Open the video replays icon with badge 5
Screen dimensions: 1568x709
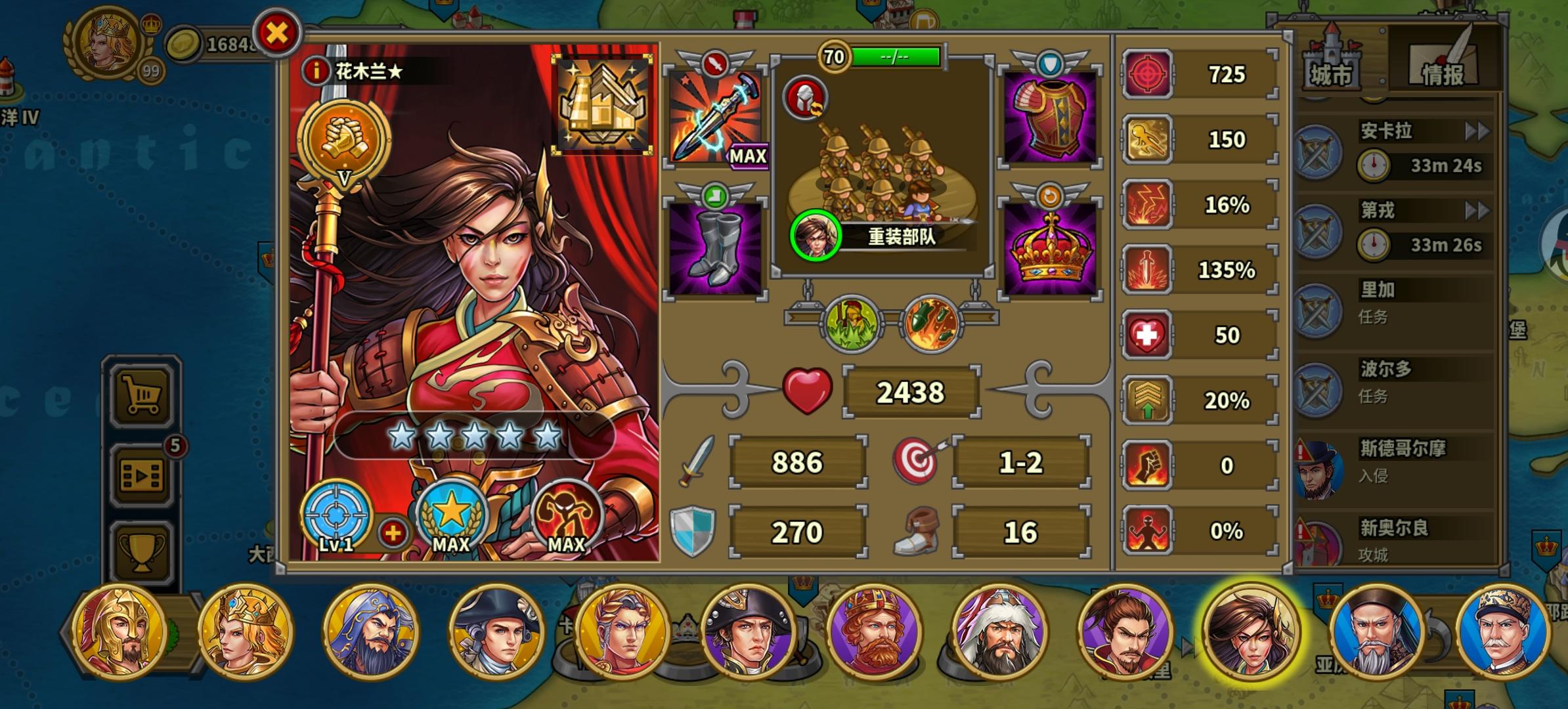coord(141,476)
